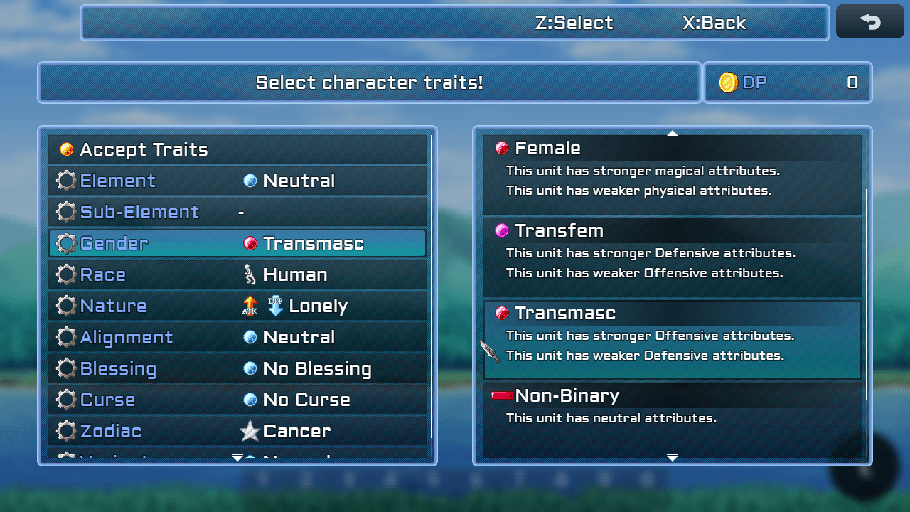The height and width of the screenshot is (512, 910).
Task: Click the Accept Traits entry
Action: (x=237, y=150)
